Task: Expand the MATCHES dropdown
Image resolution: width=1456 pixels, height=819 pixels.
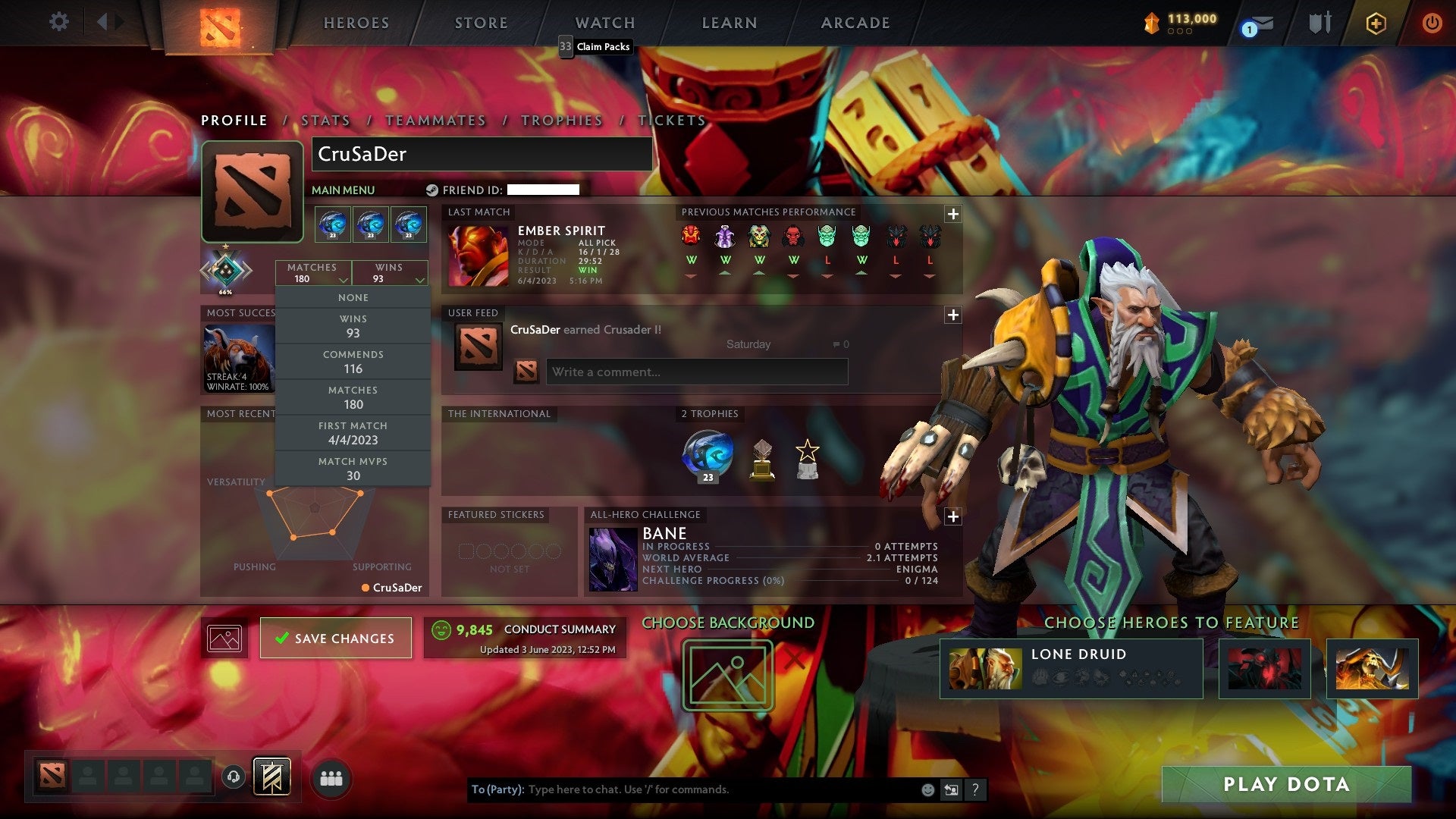Action: (x=313, y=273)
